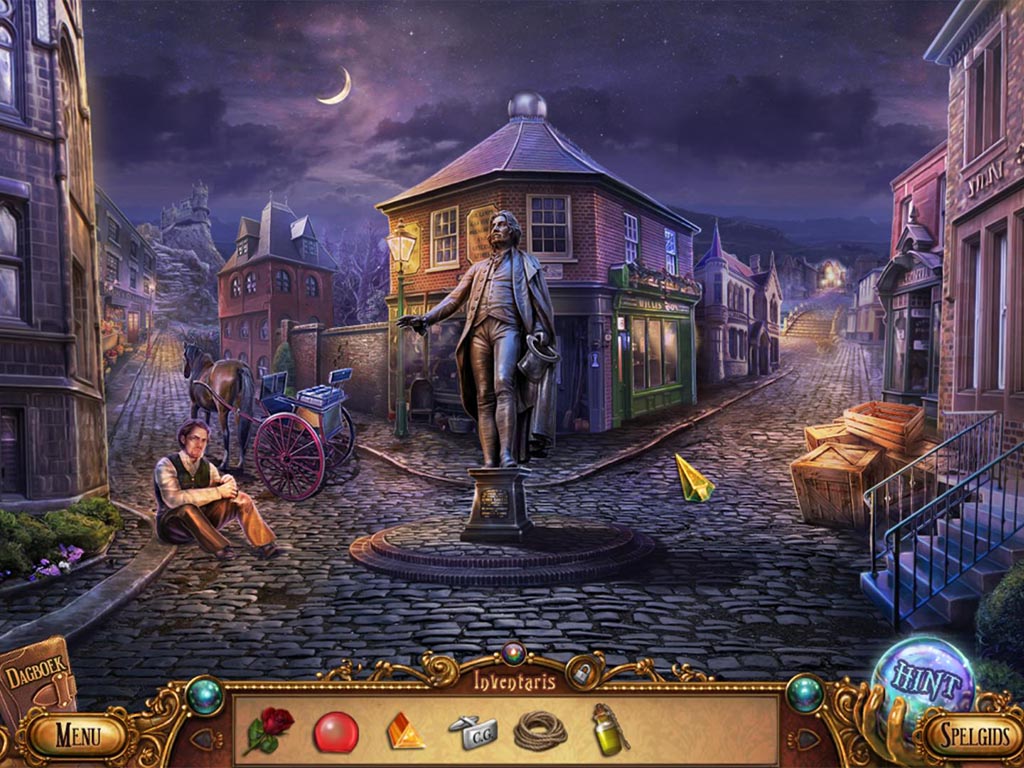
Task: Select the C.G. cufflinks item
Action: click(470, 732)
